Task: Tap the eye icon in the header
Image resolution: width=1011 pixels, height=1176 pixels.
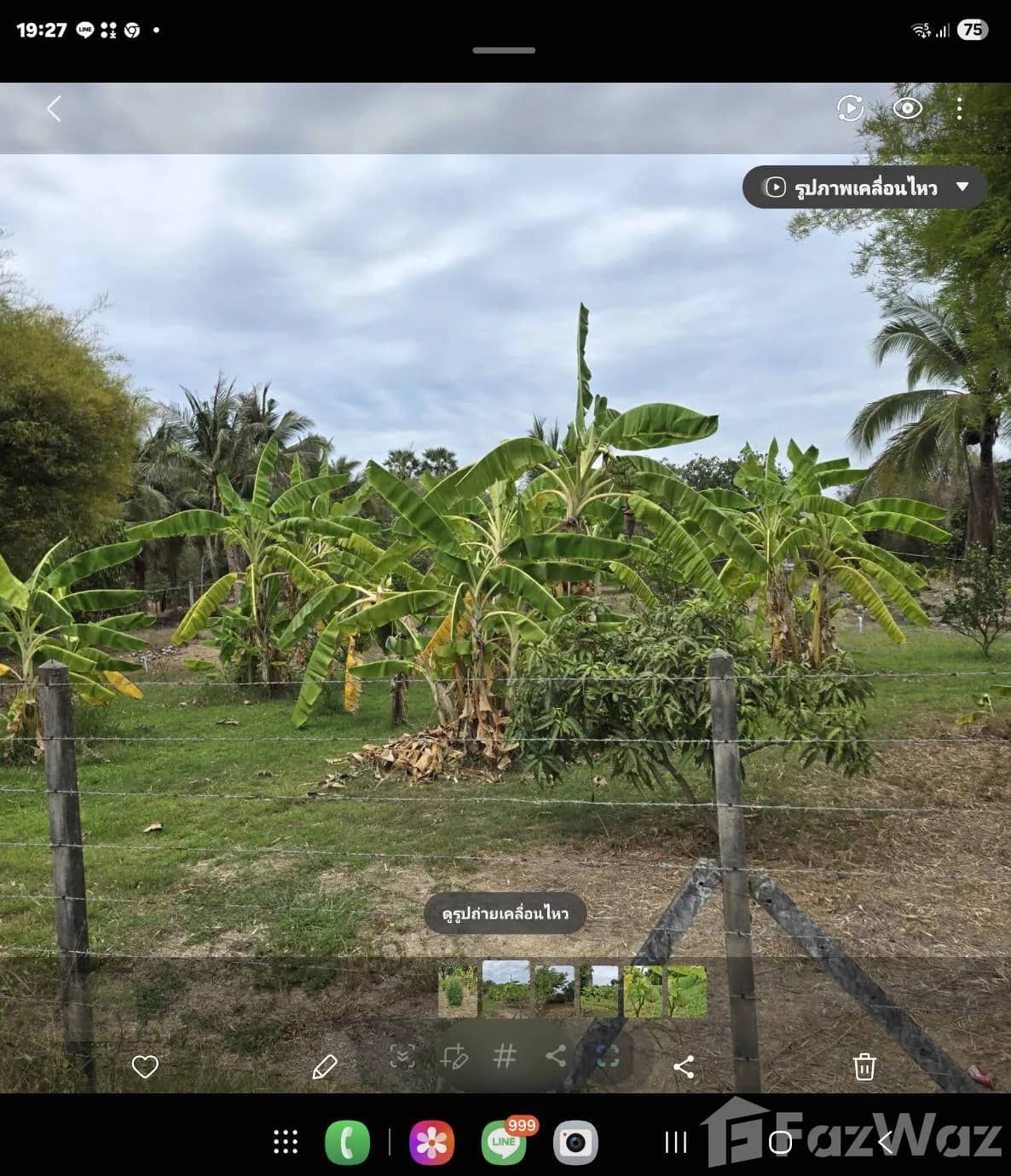Action: 907,108
